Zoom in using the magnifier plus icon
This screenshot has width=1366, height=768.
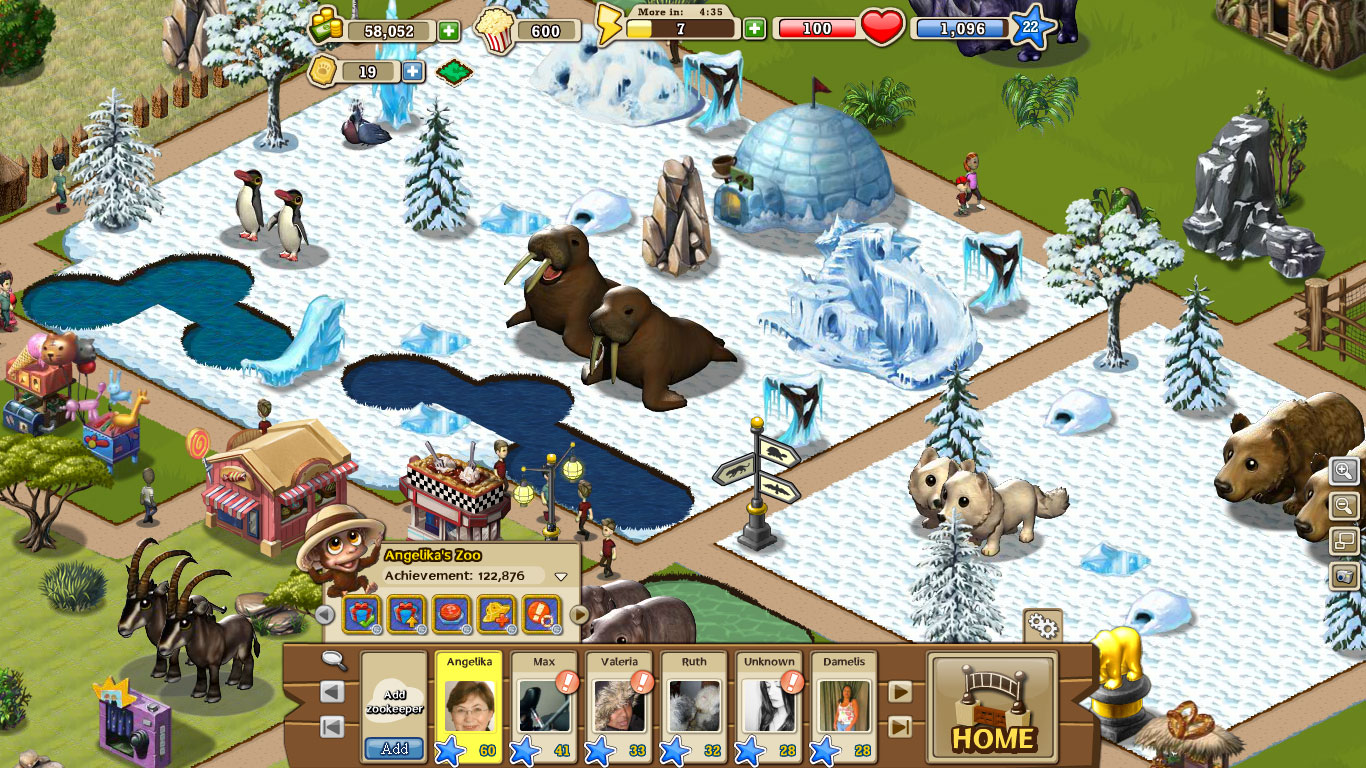tap(1345, 472)
